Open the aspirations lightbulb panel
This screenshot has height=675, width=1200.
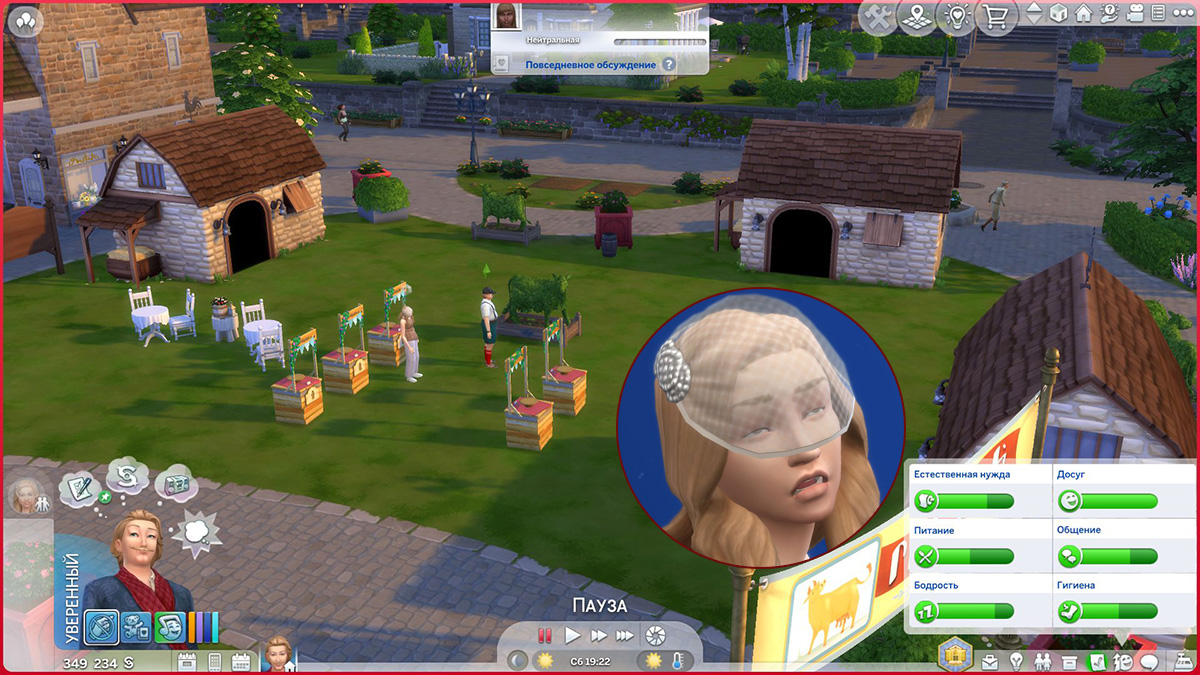pyautogui.click(x=1017, y=662)
